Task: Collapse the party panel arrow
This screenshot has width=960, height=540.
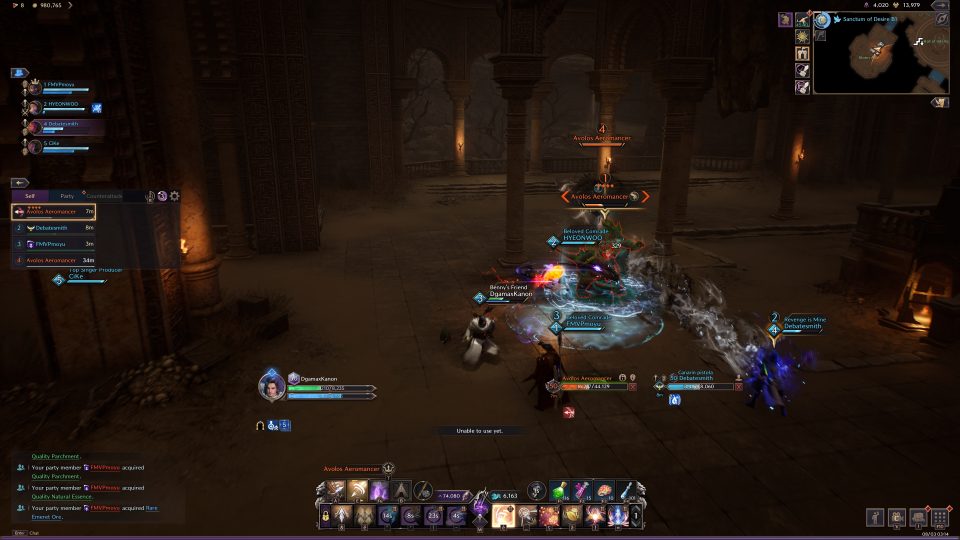Action: pyautogui.click(x=19, y=73)
